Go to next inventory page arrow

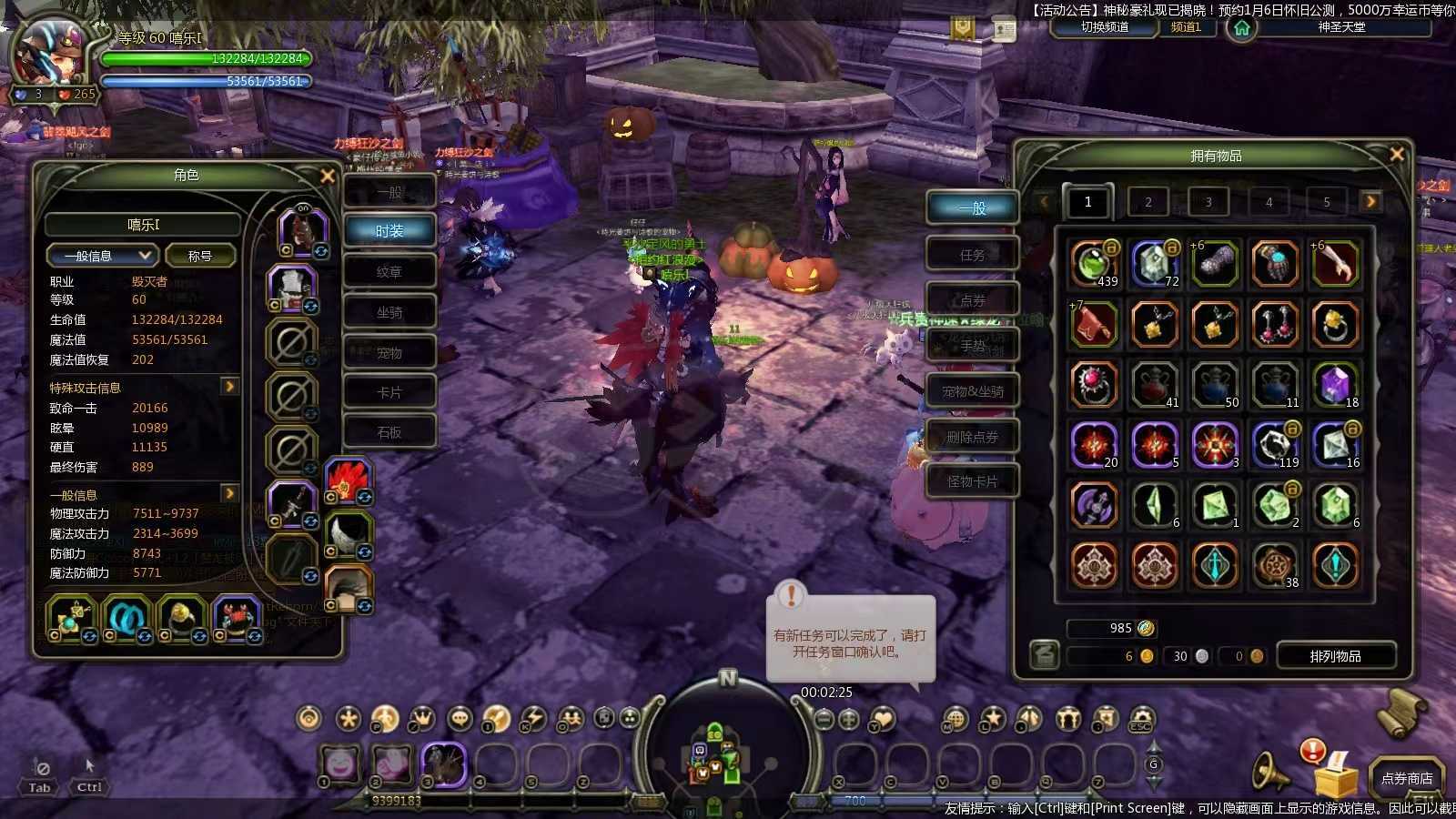(x=1370, y=201)
